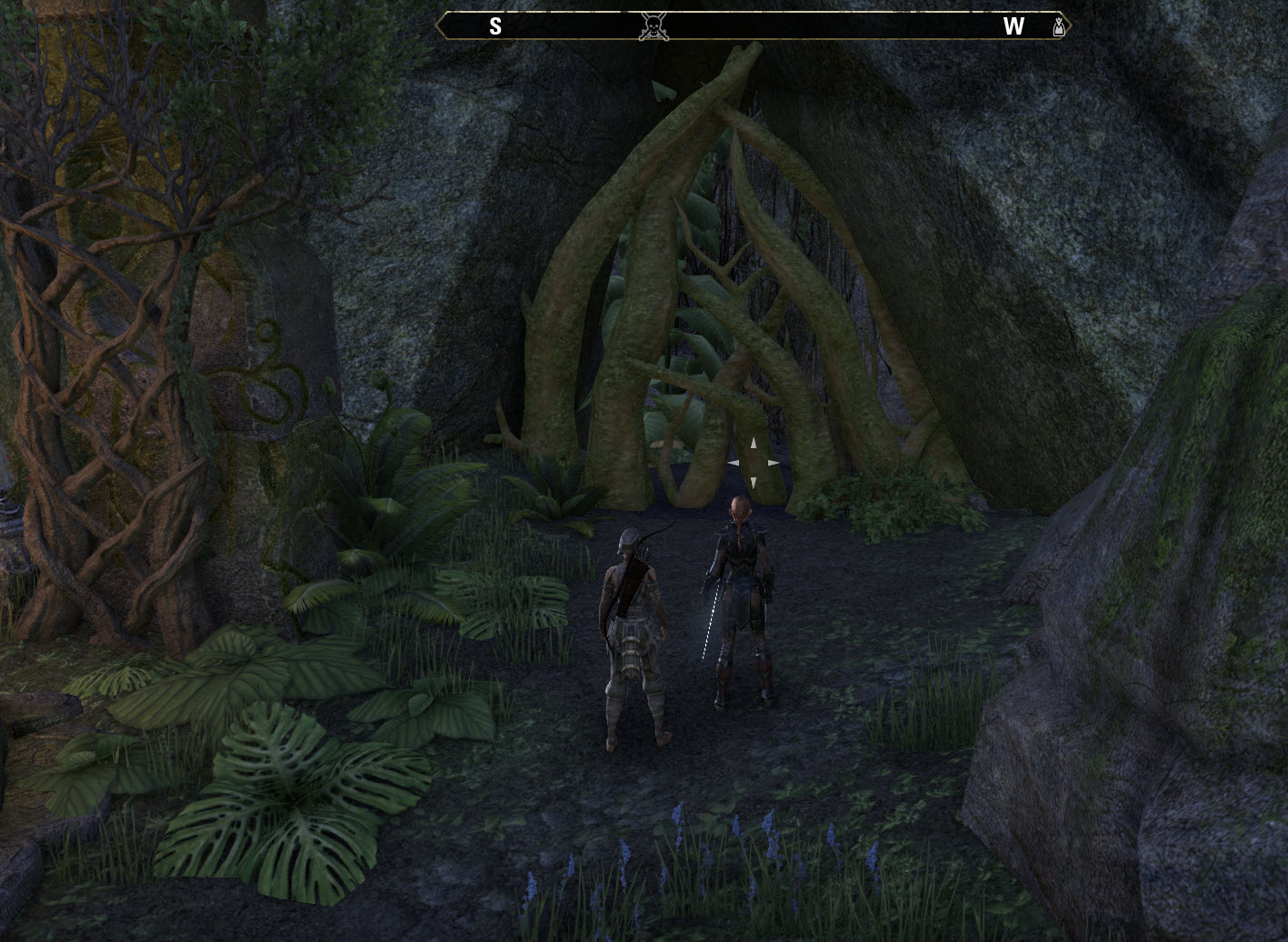Click the right pointed end of compass
This screenshot has width=1288, height=942.
click(x=1073, y=26)
